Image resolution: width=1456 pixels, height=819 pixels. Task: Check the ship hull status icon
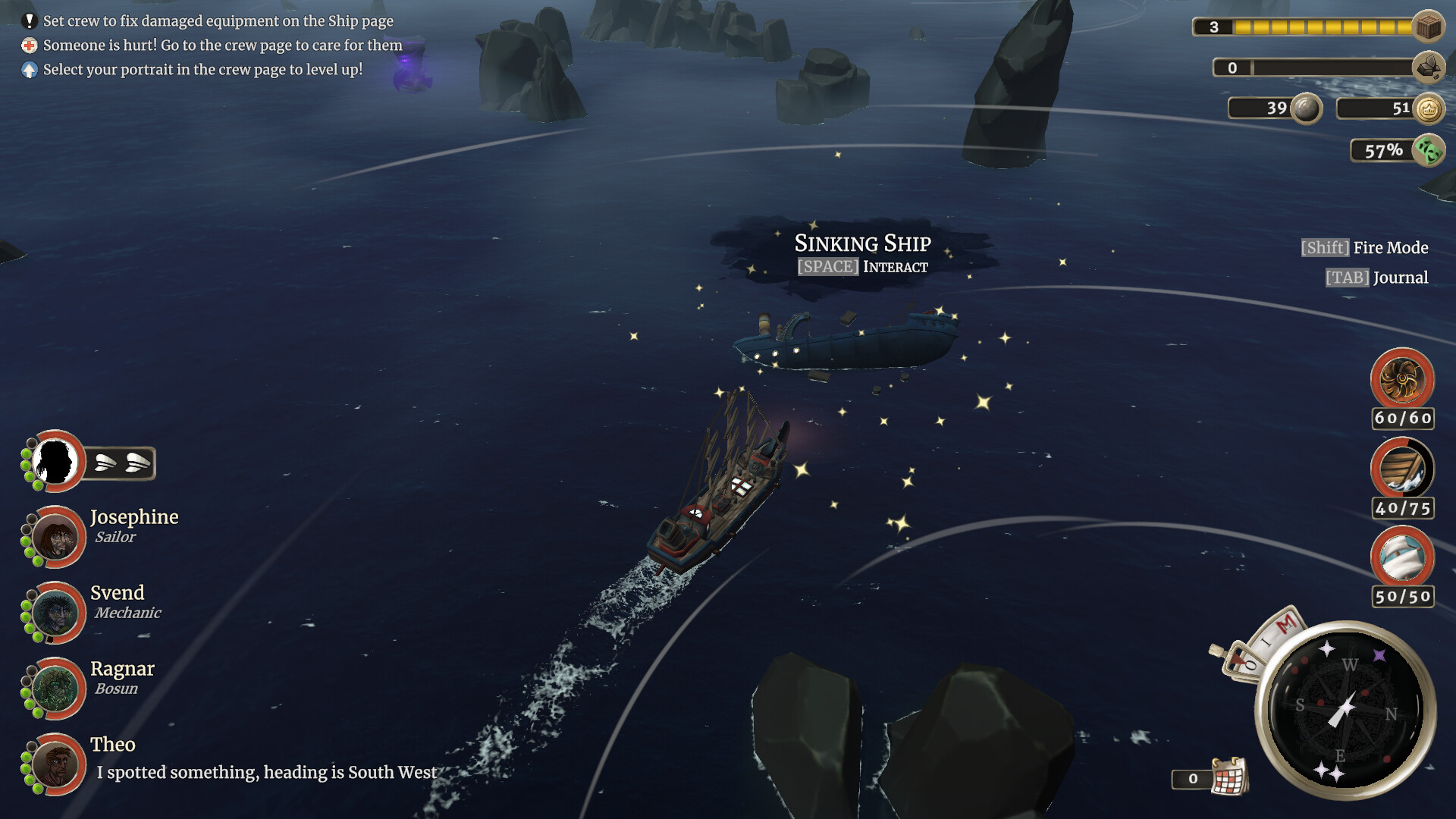(1402, 469)
